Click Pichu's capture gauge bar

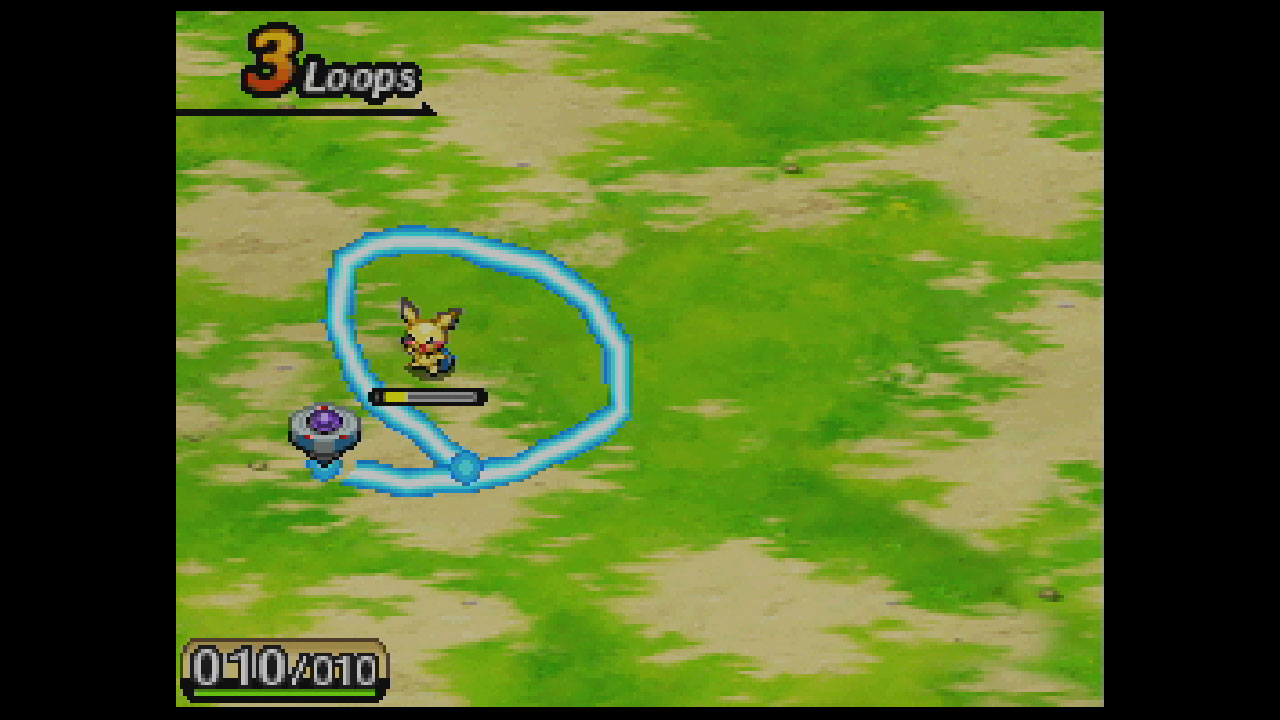pos(428,397)
